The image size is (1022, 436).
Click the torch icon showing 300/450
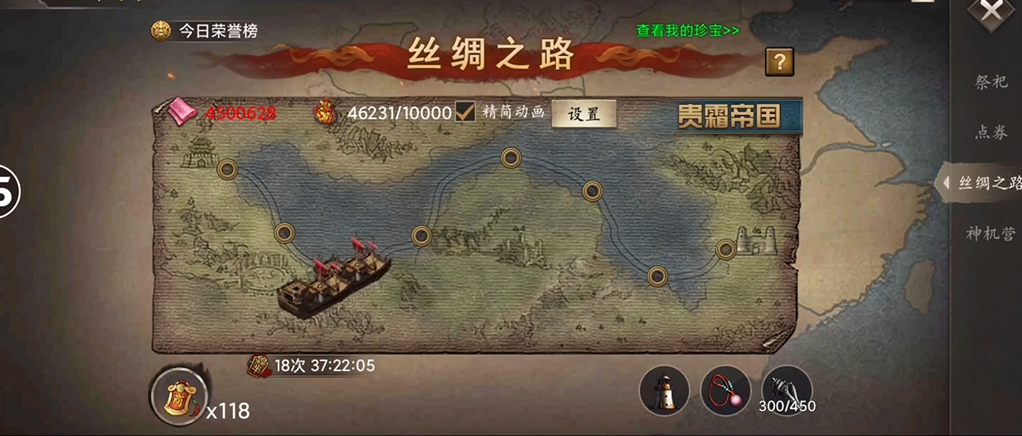(x=786, y=388)
